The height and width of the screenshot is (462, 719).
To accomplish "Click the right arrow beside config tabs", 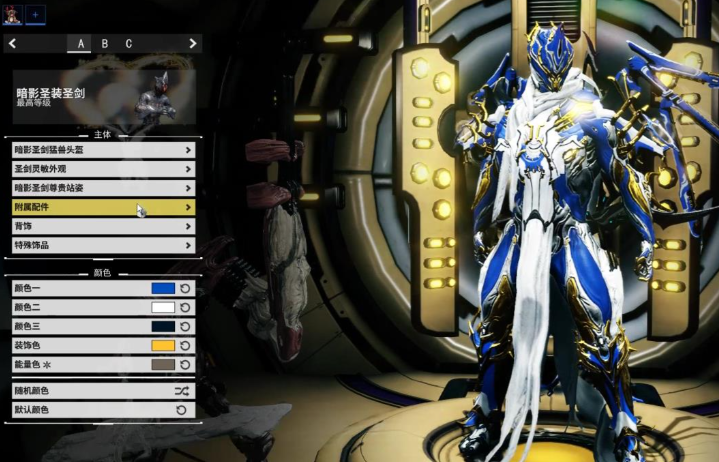I will (192, 43).
